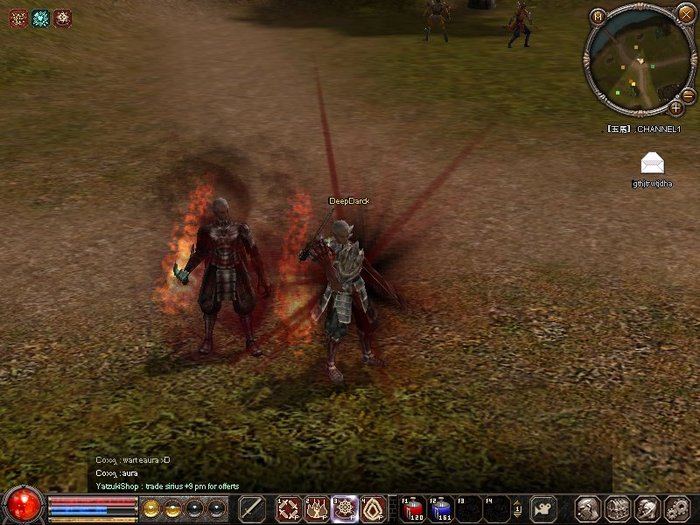Open the large map with the M button
This screenshot has width=700, height=525.
tap(597, 16)
